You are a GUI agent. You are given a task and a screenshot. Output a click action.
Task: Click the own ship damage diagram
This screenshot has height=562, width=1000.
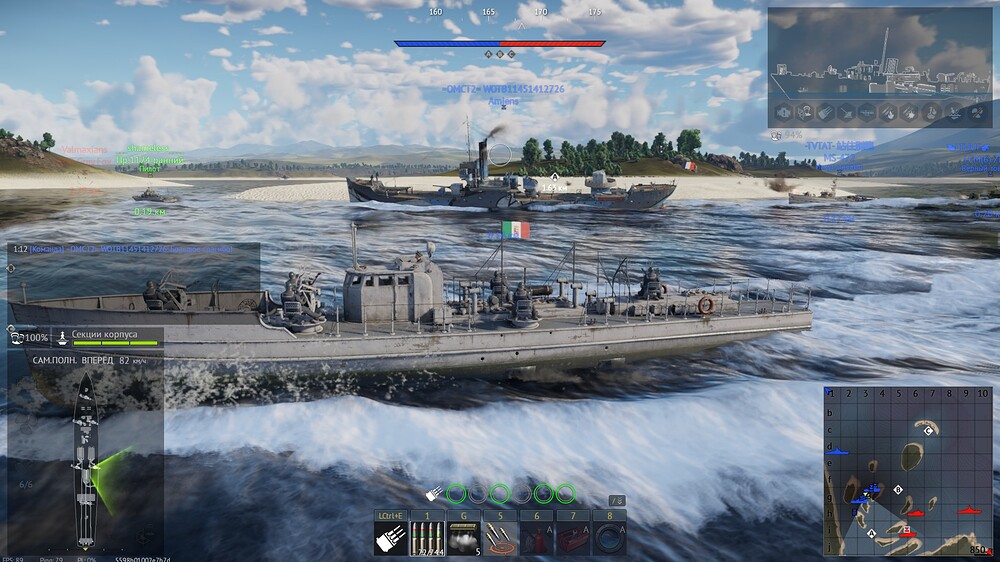pyautogui.click(x=85, y=458)
